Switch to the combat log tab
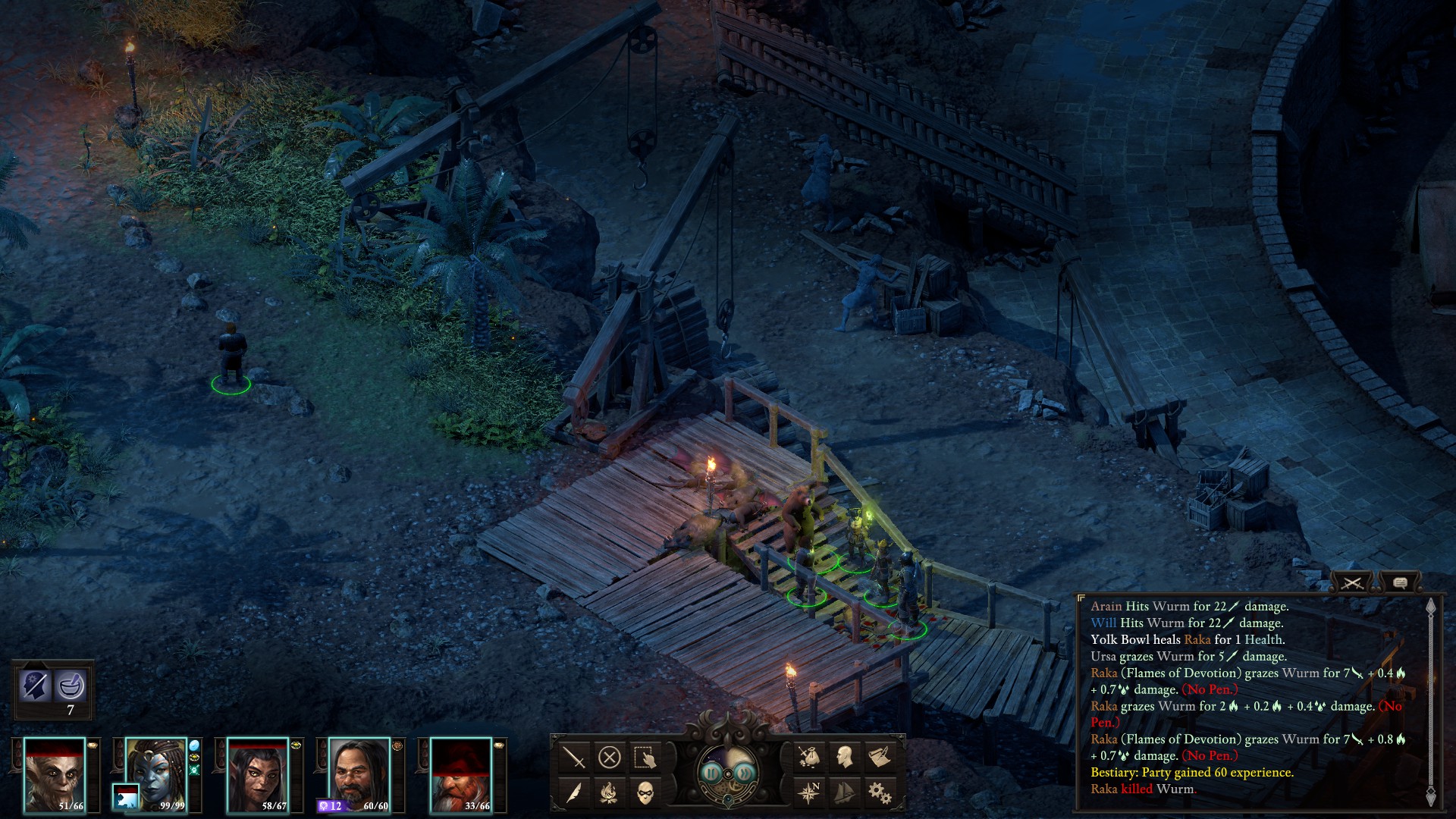The height and width of the screenshot is (819, 1456). coord(1352,582)
